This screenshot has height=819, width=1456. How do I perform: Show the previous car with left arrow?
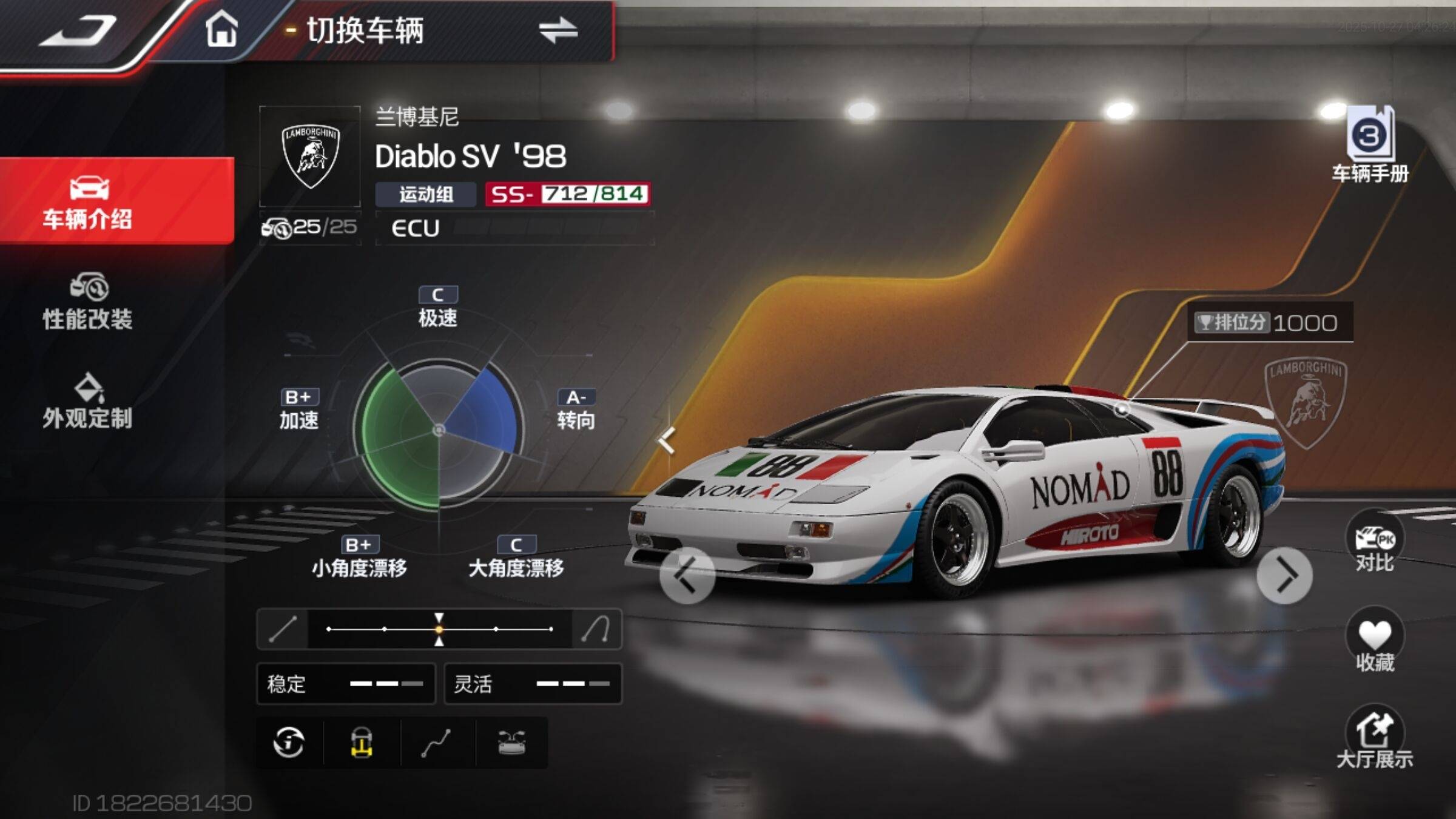point(687,575)
